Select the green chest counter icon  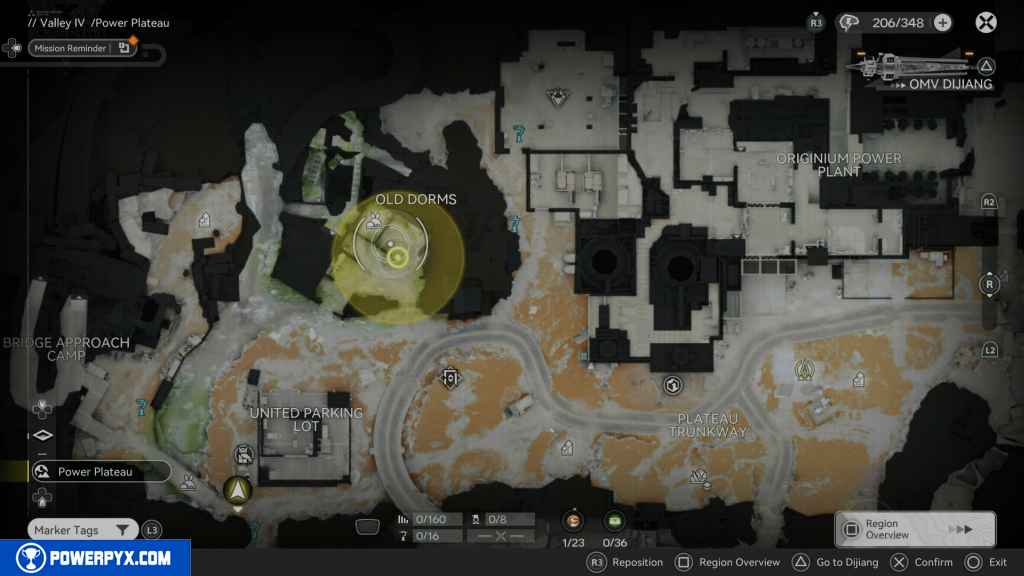click(614, 520)
